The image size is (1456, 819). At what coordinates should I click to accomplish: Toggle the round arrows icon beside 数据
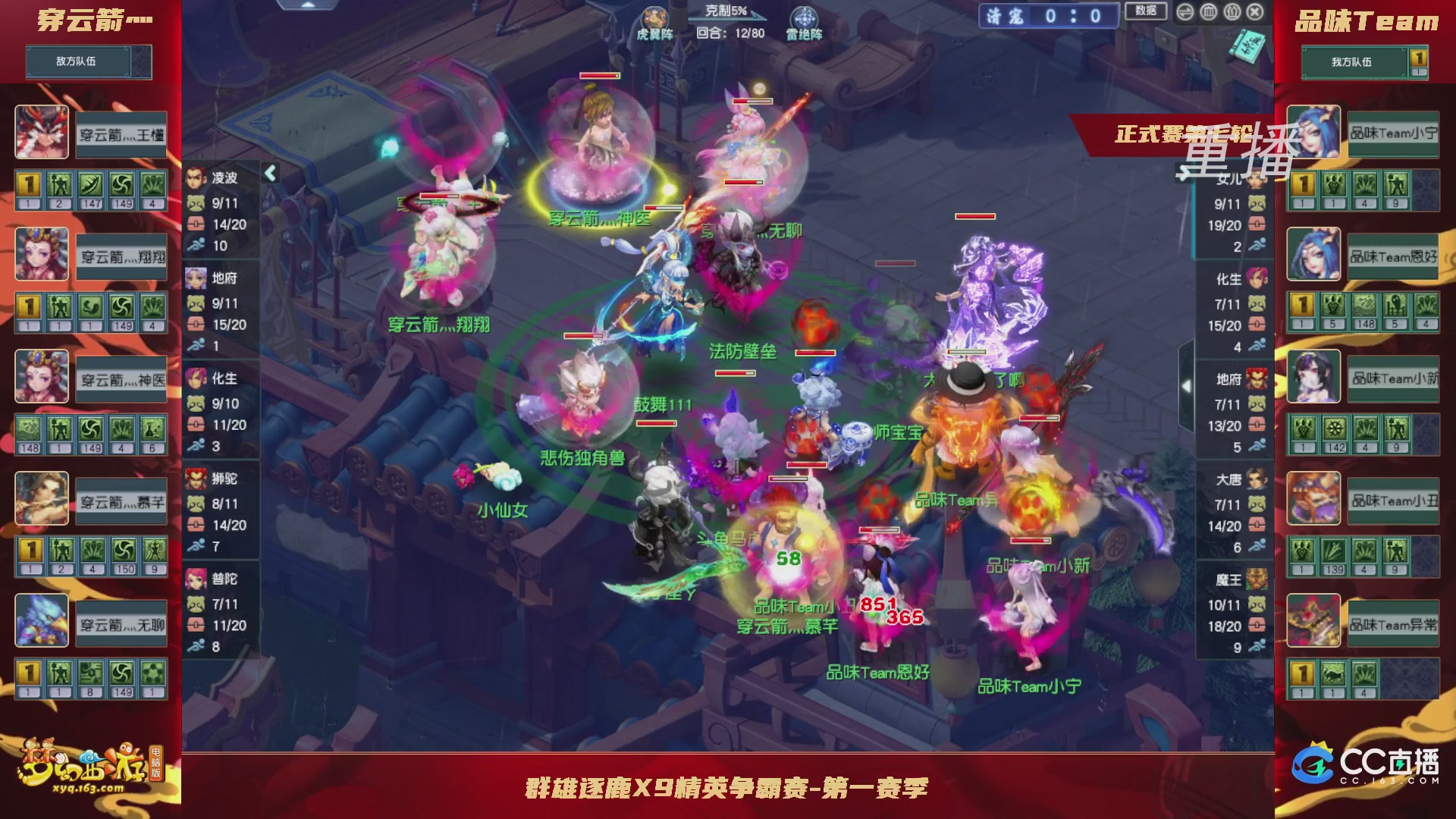coord(1185,12)
